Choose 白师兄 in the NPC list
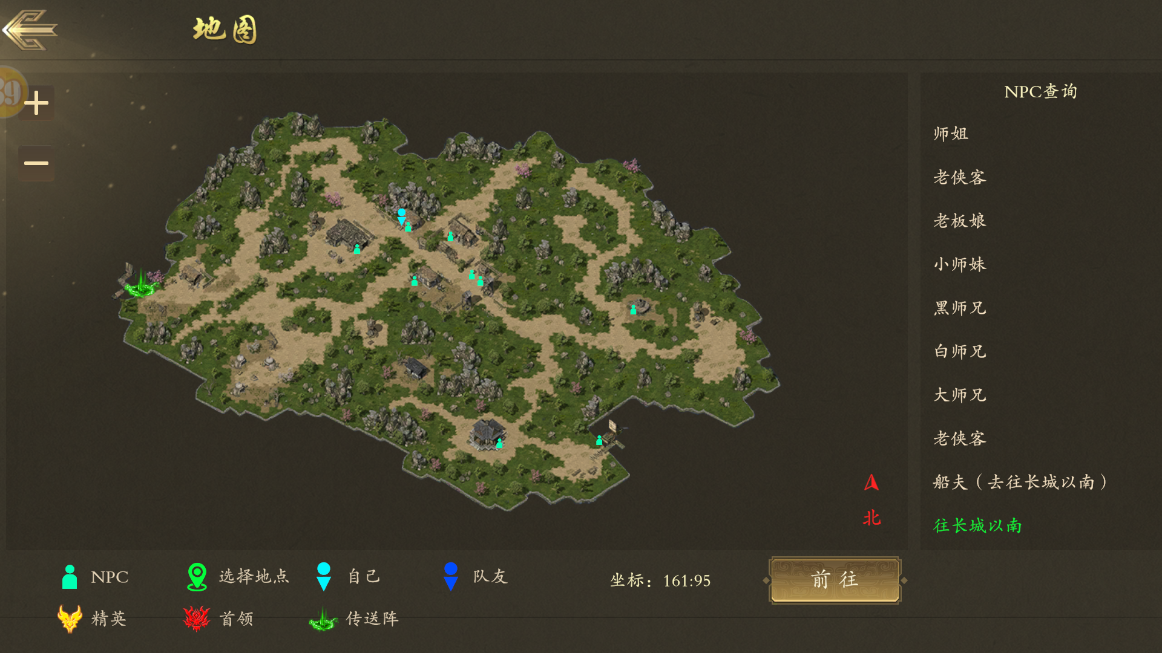 (960, 352)
